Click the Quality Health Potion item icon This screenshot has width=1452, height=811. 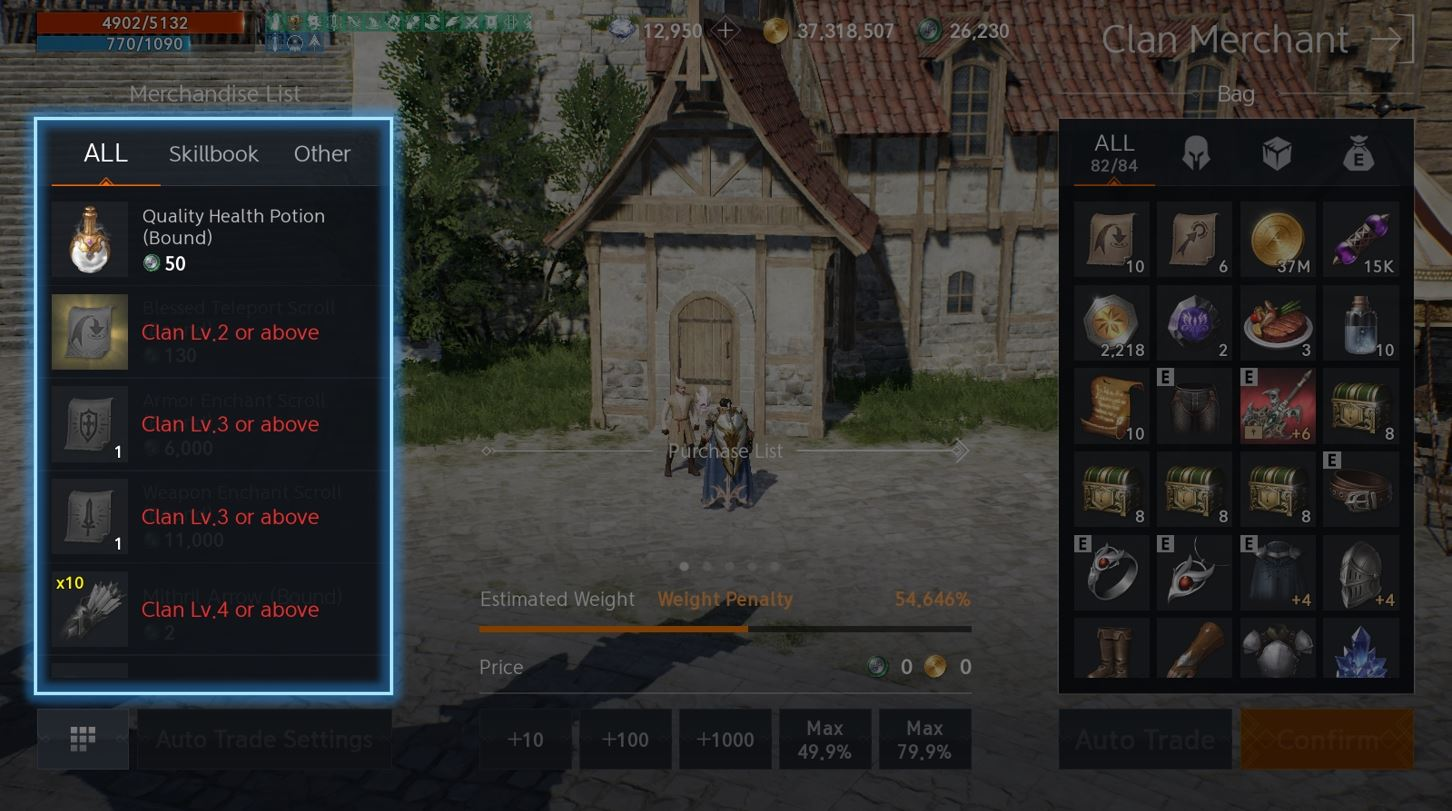pos(89,237)
